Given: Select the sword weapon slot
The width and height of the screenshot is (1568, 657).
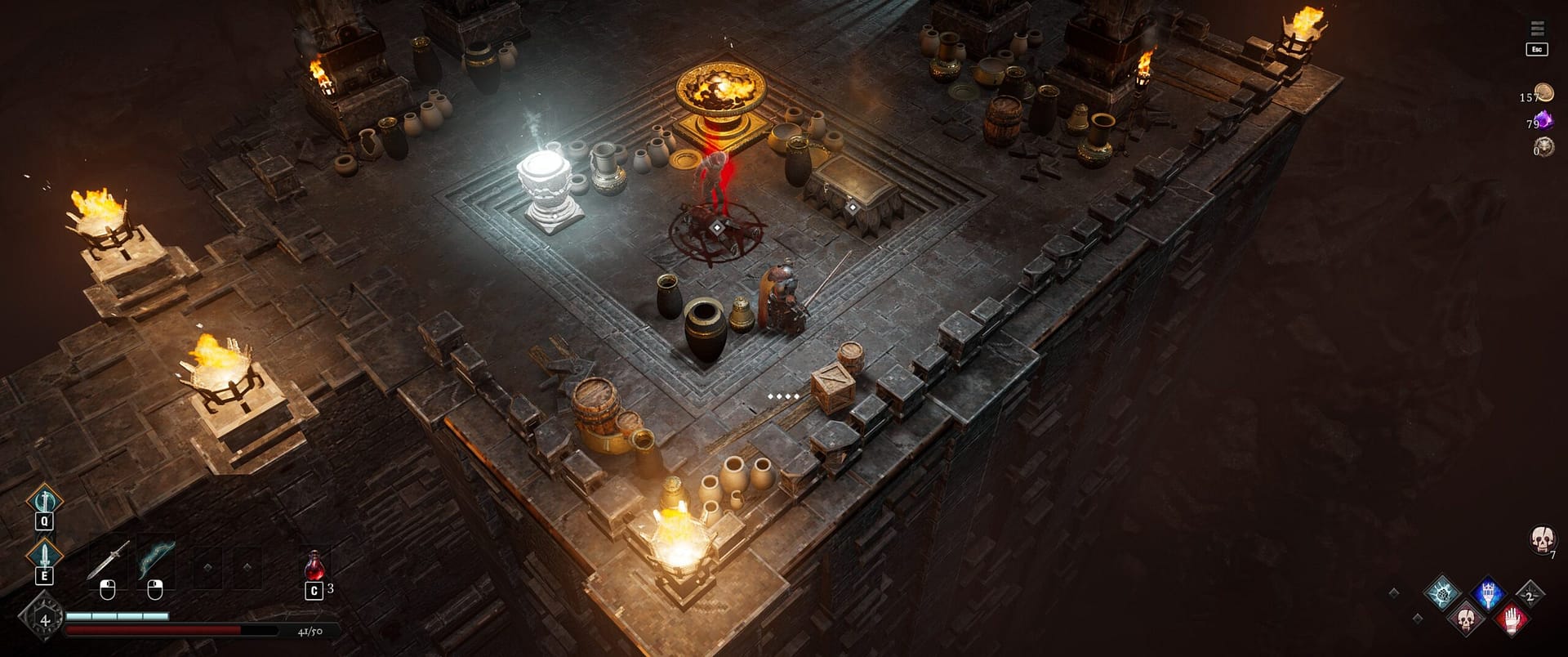Looking at the screenshot, I should pos(108,561).
